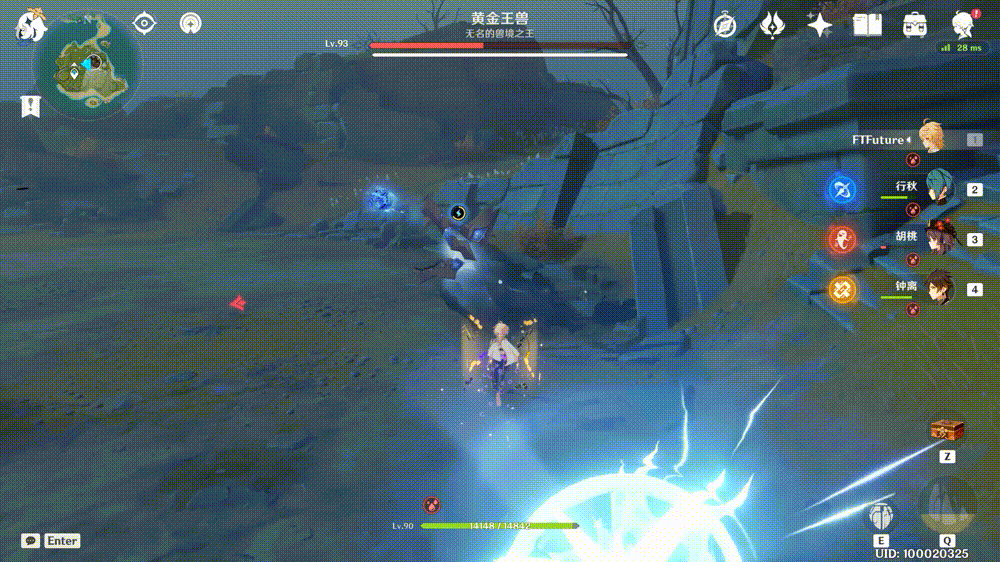Switch to party member 胡桃

[x=938, y=238]
